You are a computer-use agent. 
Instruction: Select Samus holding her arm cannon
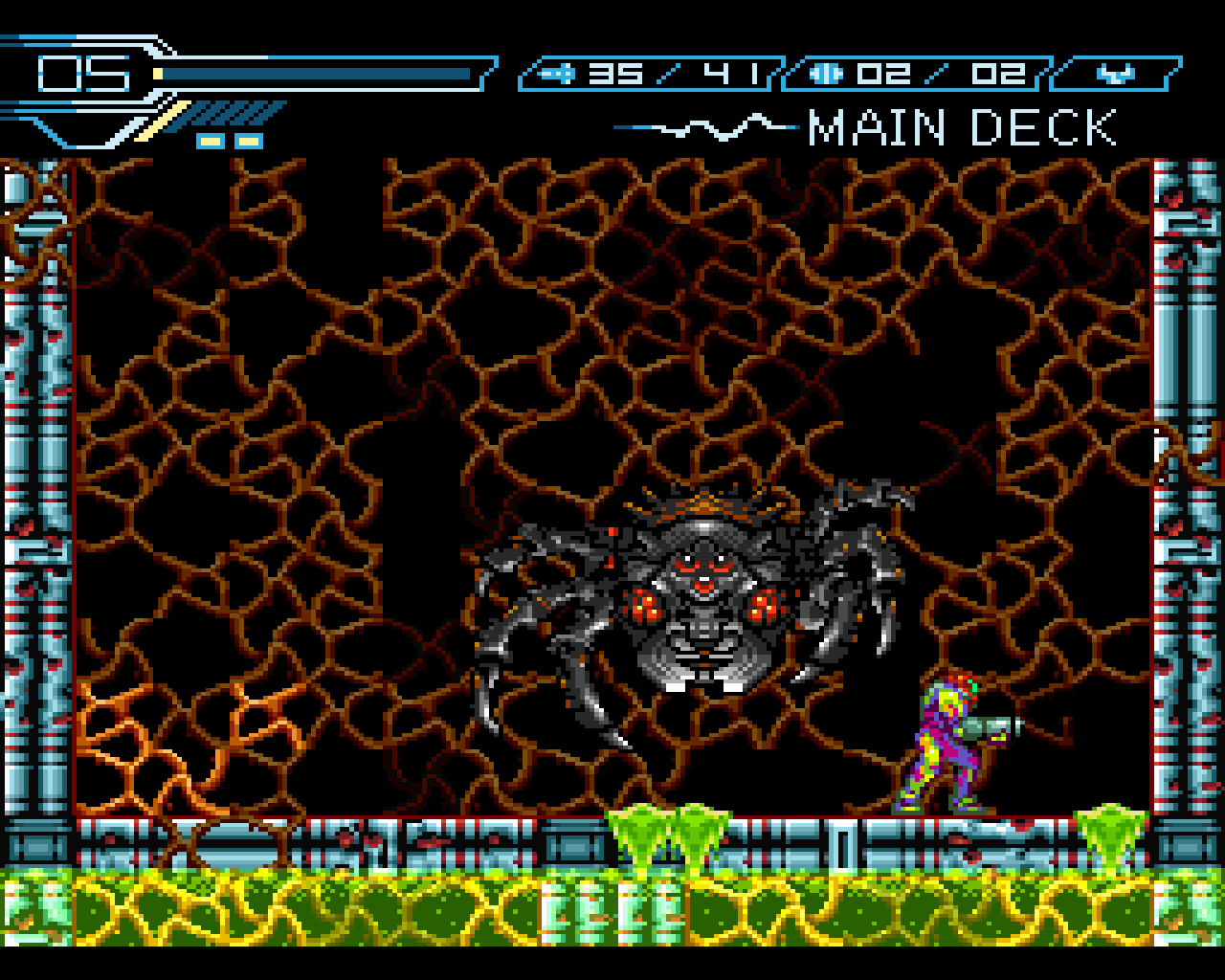943,746
